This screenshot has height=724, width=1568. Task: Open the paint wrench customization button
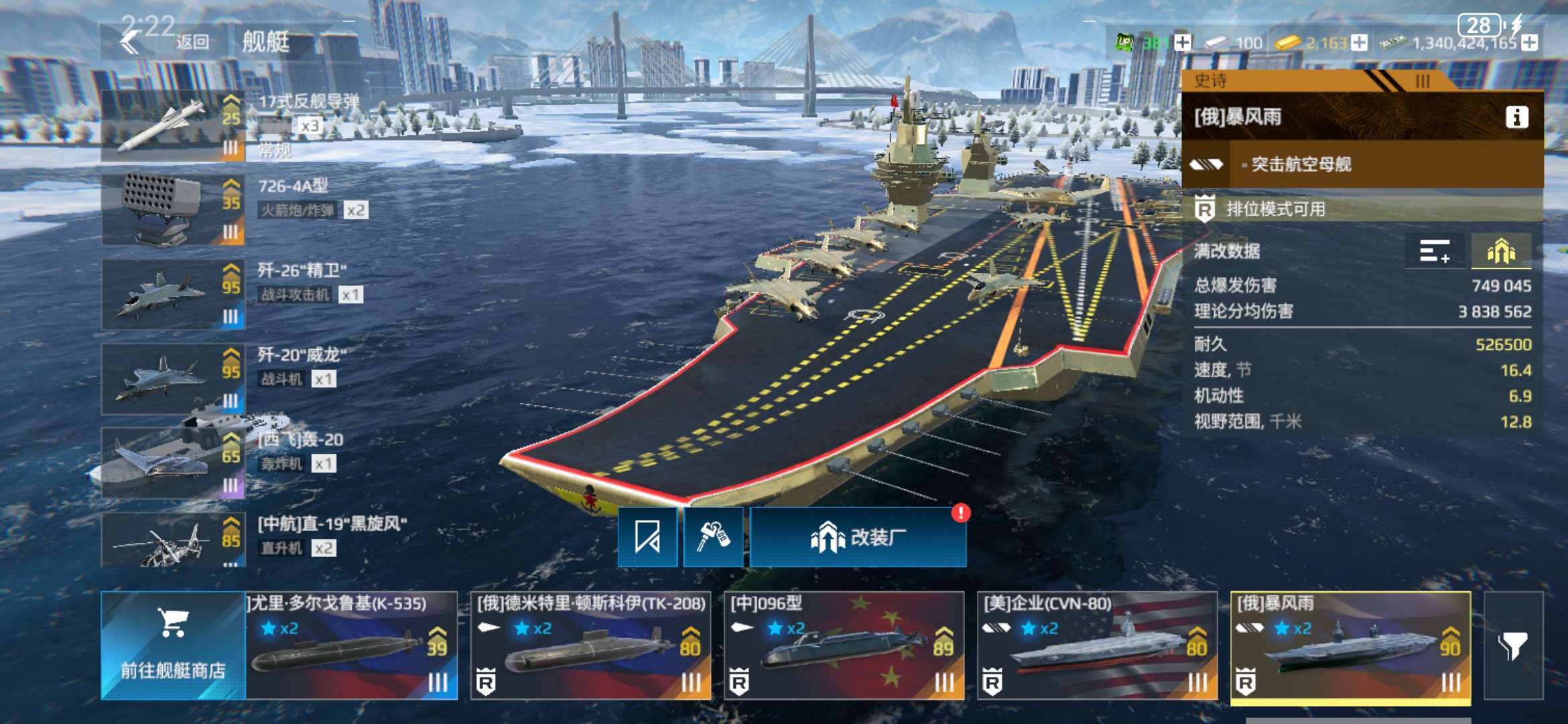click(713, 537)
